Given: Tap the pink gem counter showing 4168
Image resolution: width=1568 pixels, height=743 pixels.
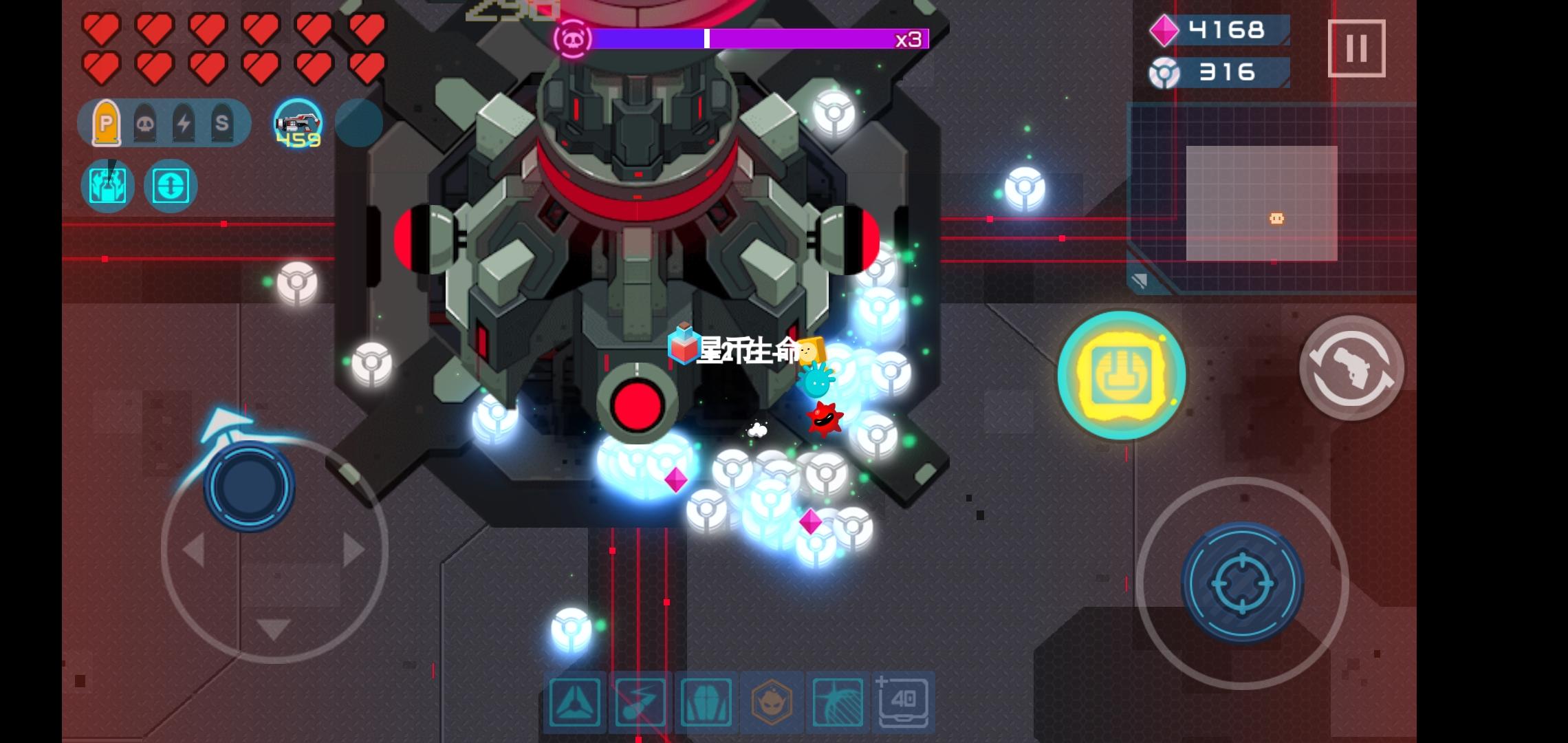Looking at the screenshot, I should (1221, 30).
